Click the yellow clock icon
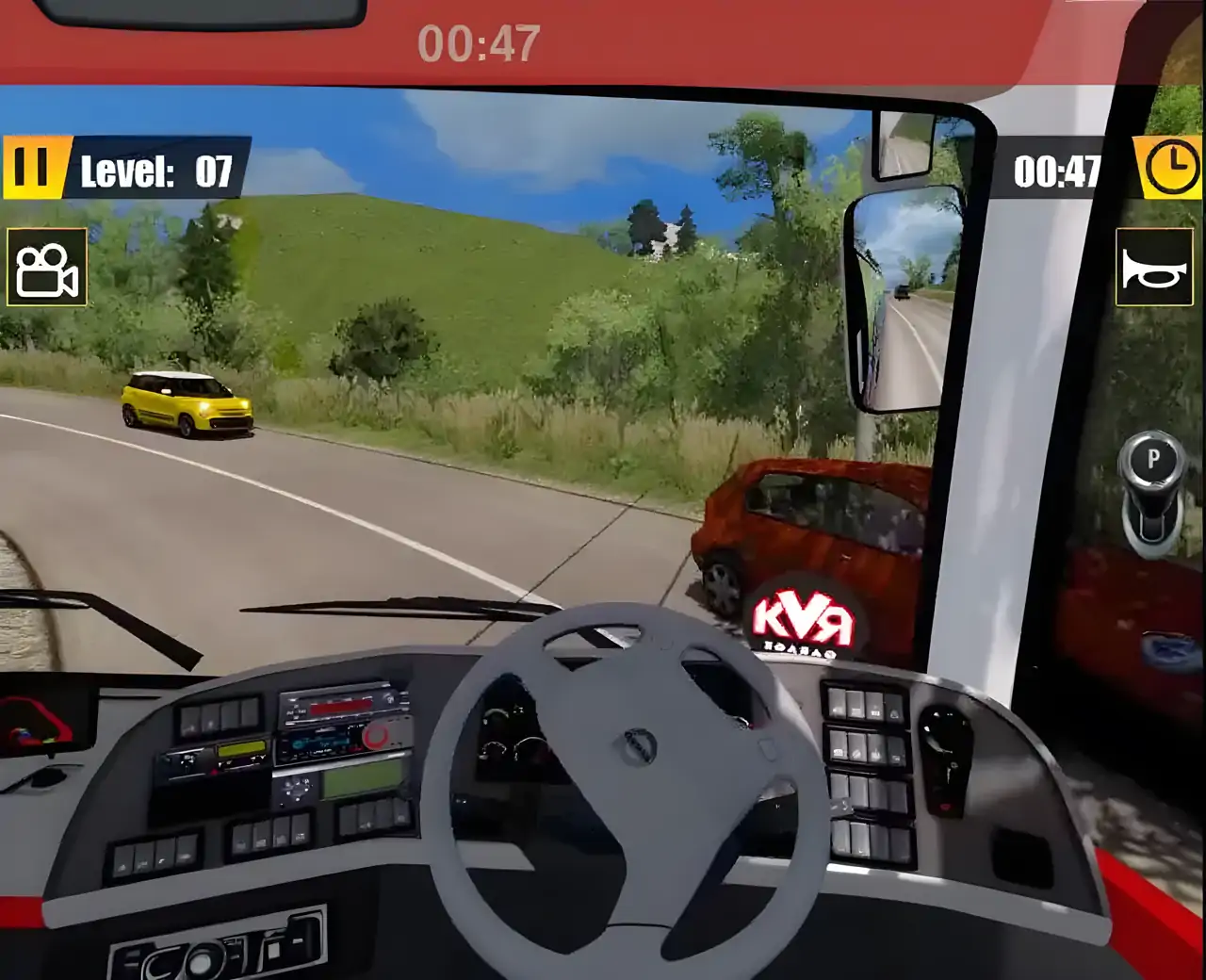The height and width of the screenshot is (980, 1206). [1169, 168]
